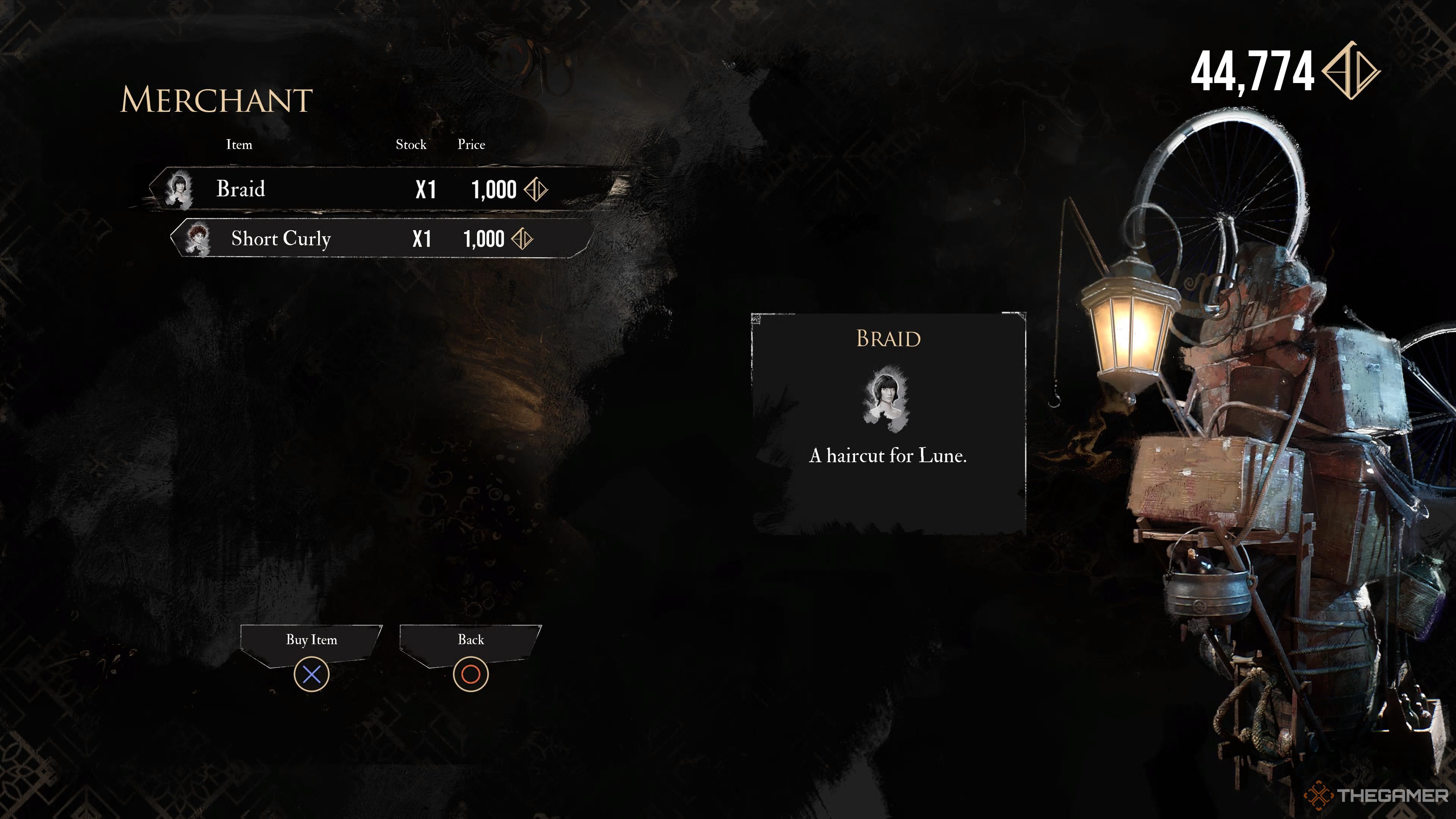The height and width of the screenshot is (819, 1456).
Task: Click the Price column header
Action: (472, 145)
